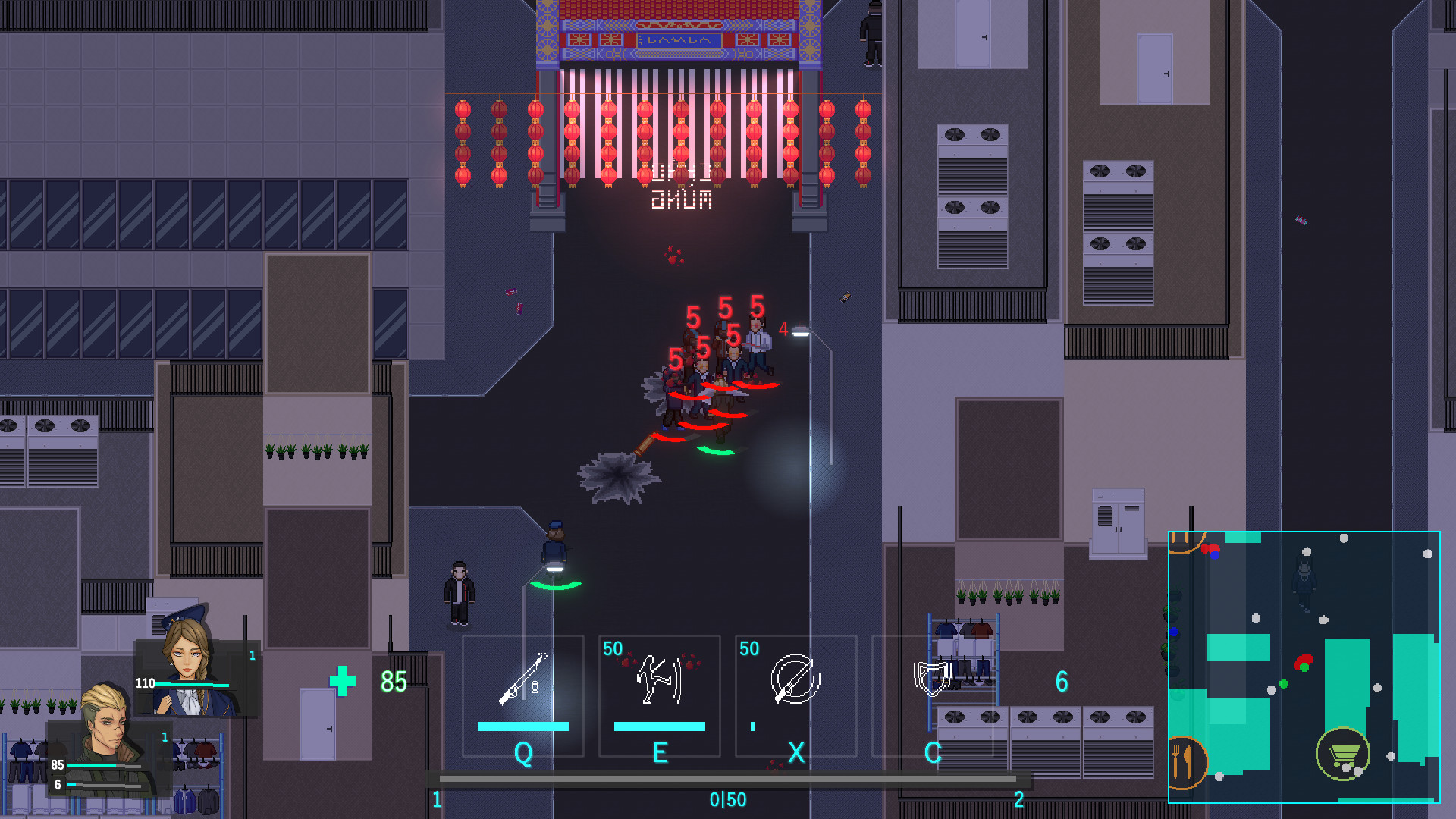This screenshot has height=819, width=1456.
Task: Click the level marker labeled 1 on the progress bar
Action: (x=437, y=798)
